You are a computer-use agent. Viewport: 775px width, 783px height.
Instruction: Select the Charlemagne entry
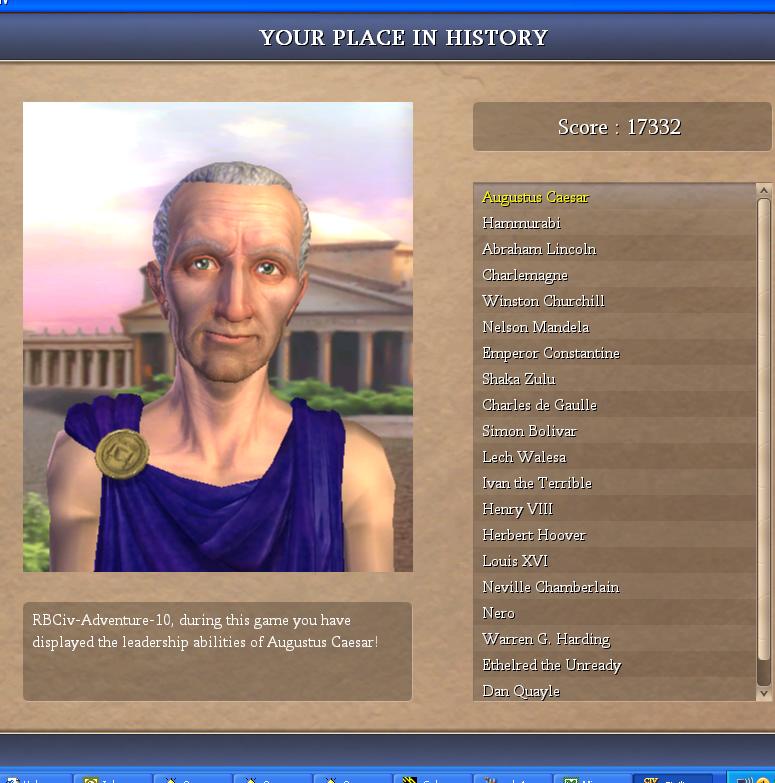(x=525, y=275)
